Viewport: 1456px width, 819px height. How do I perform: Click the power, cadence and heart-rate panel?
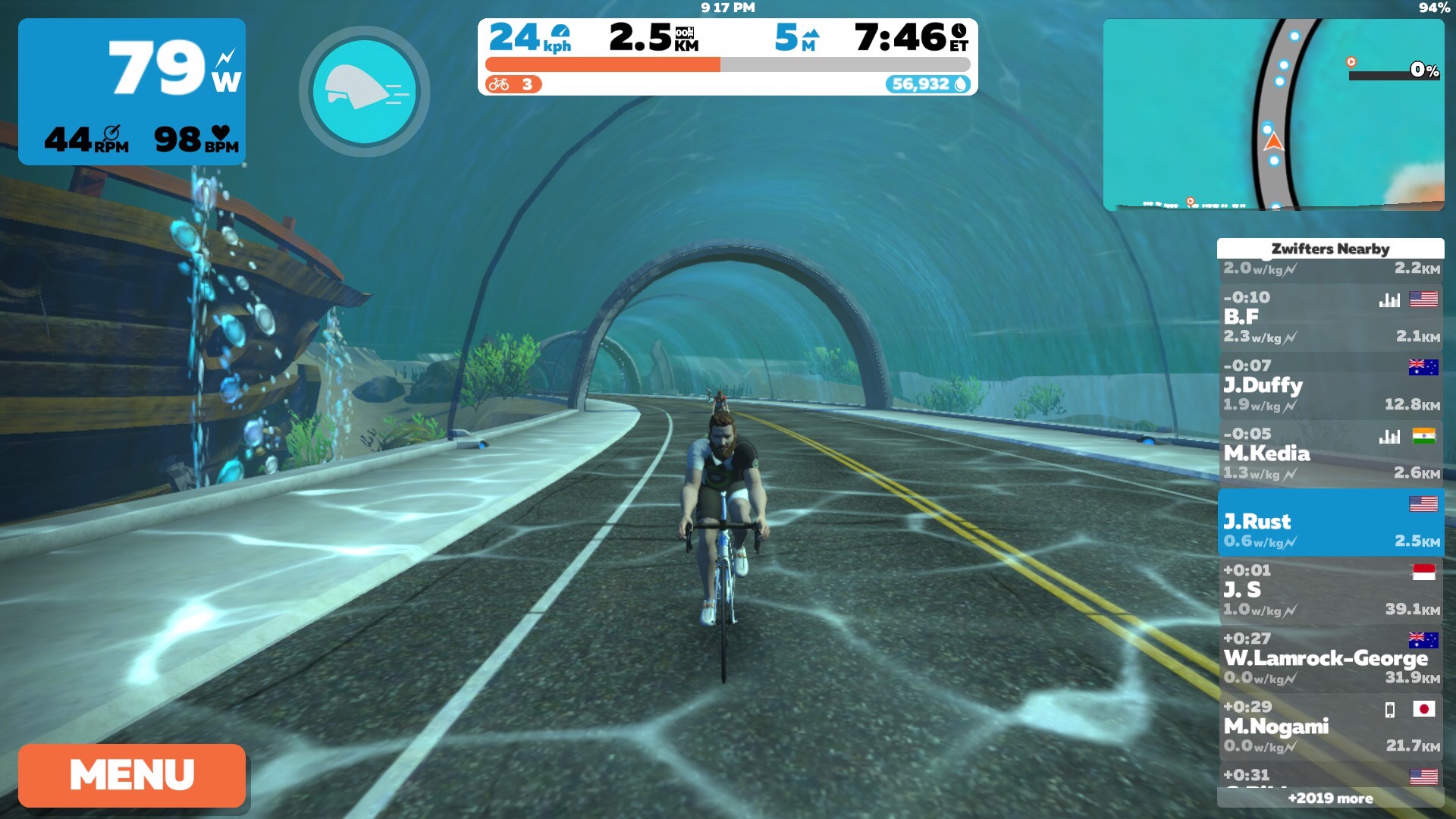(x=132, y=92)
